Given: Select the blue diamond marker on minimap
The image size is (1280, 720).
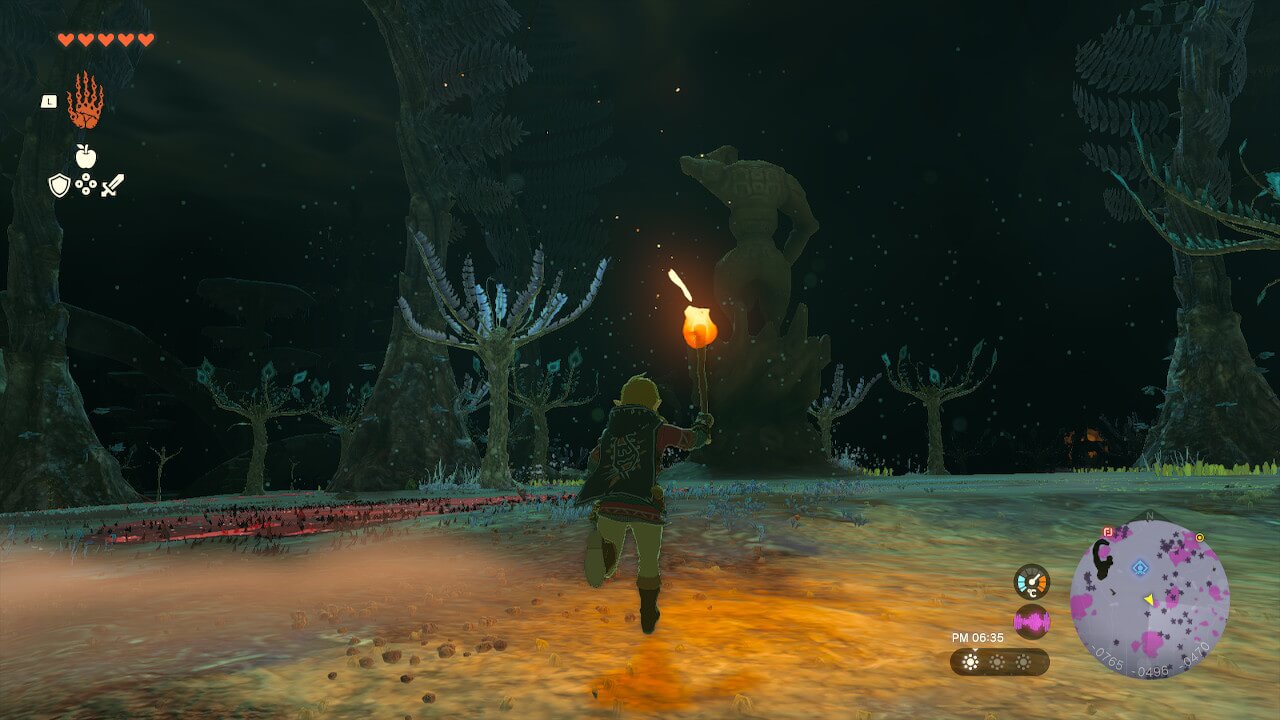Looking at the screenshot, I should [1138, 567].
